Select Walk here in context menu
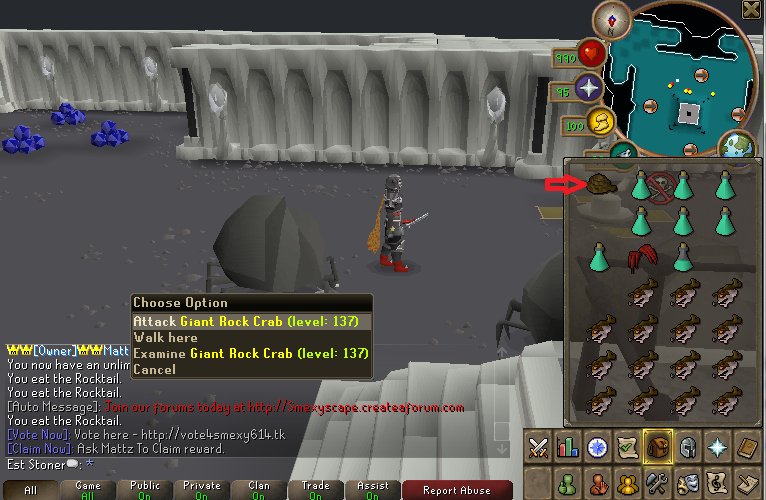766x500 pixels. click(165, 338)
